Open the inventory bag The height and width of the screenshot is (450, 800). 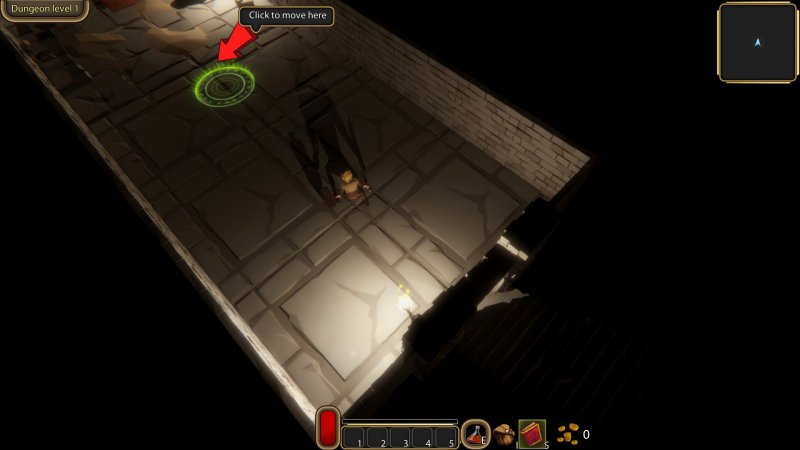[x=504, y=435]
